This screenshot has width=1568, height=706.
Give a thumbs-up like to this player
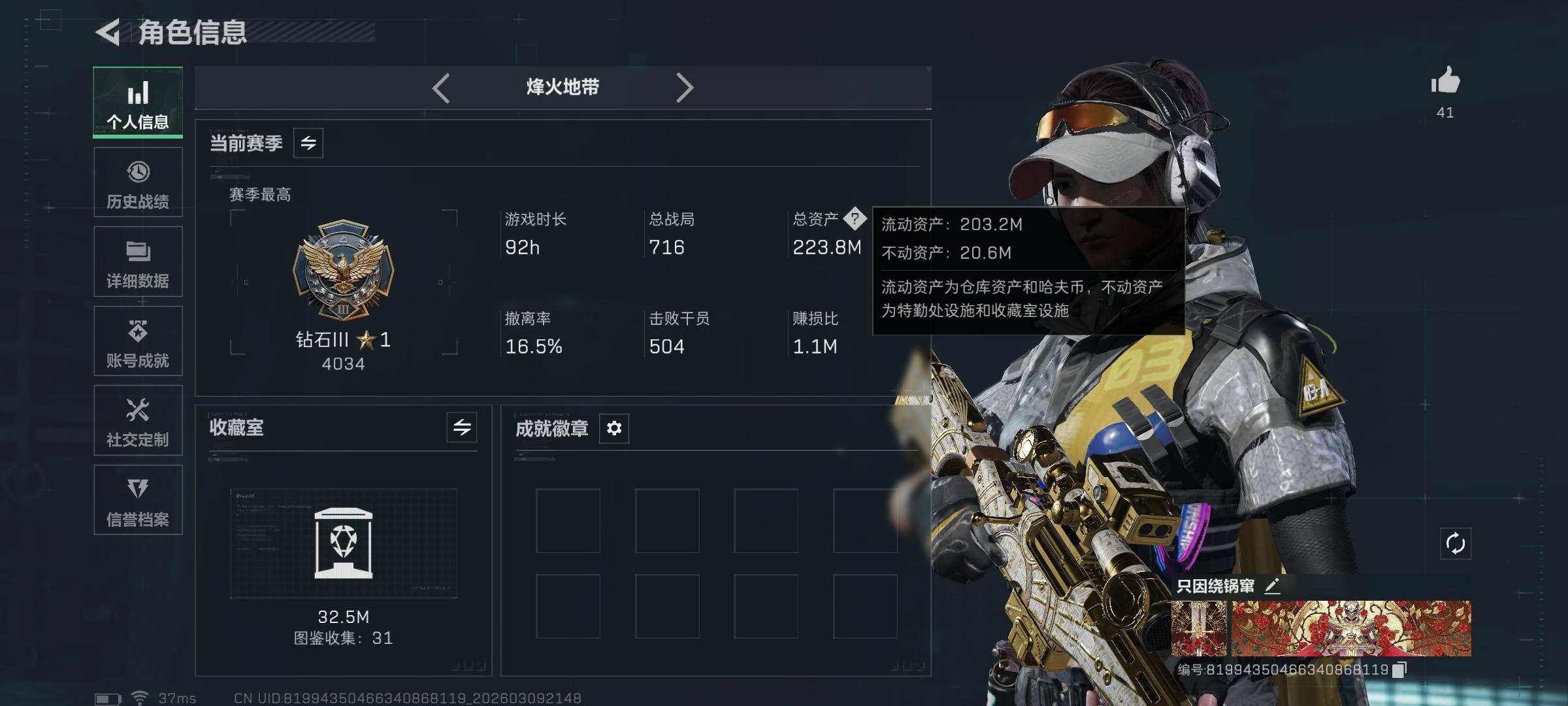(x=1445, y=82)
